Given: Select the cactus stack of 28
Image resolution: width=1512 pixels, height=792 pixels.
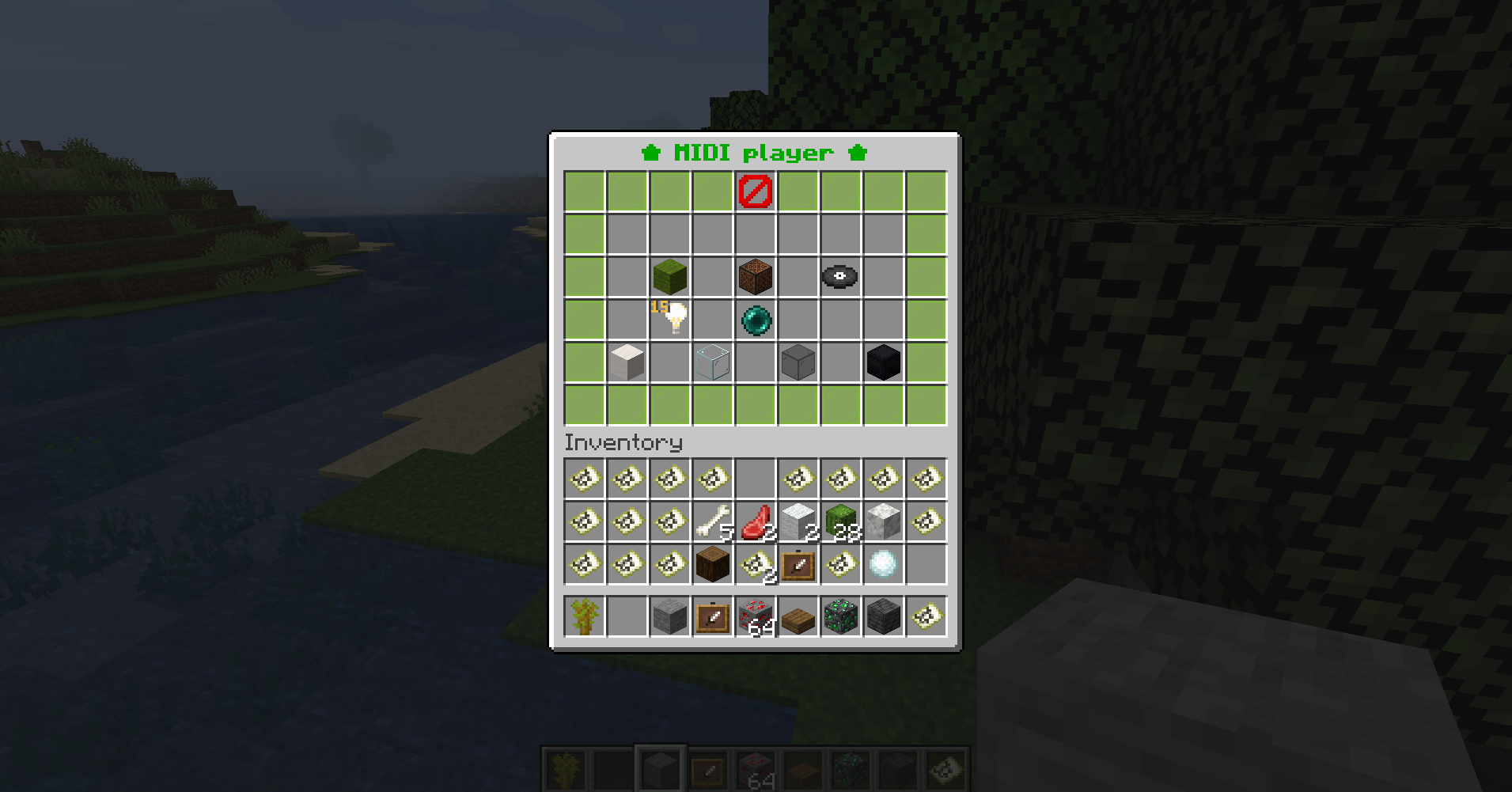Looking at the screenshot, I should (840, 521).
